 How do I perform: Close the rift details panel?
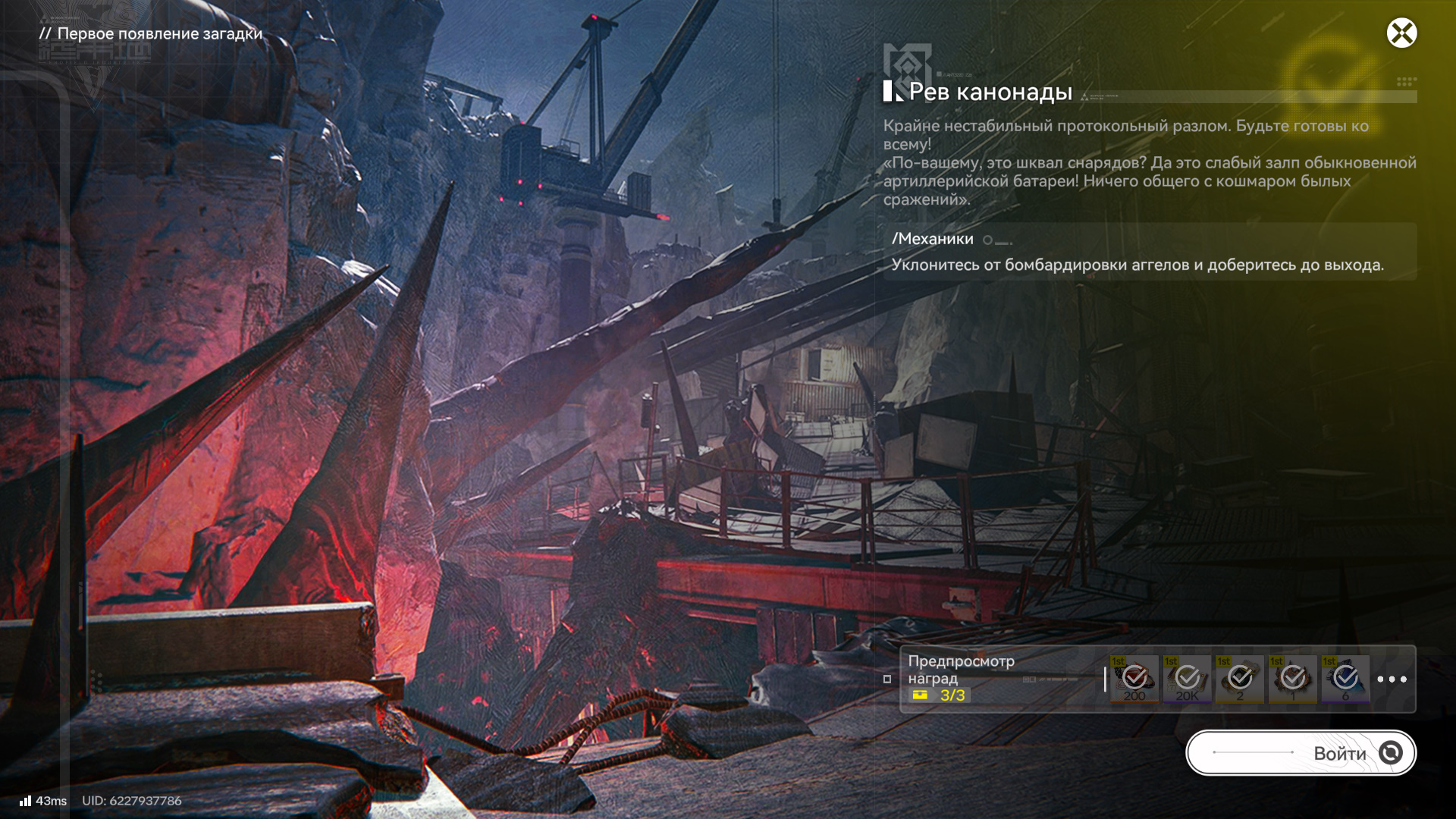tap(1401, 33)
